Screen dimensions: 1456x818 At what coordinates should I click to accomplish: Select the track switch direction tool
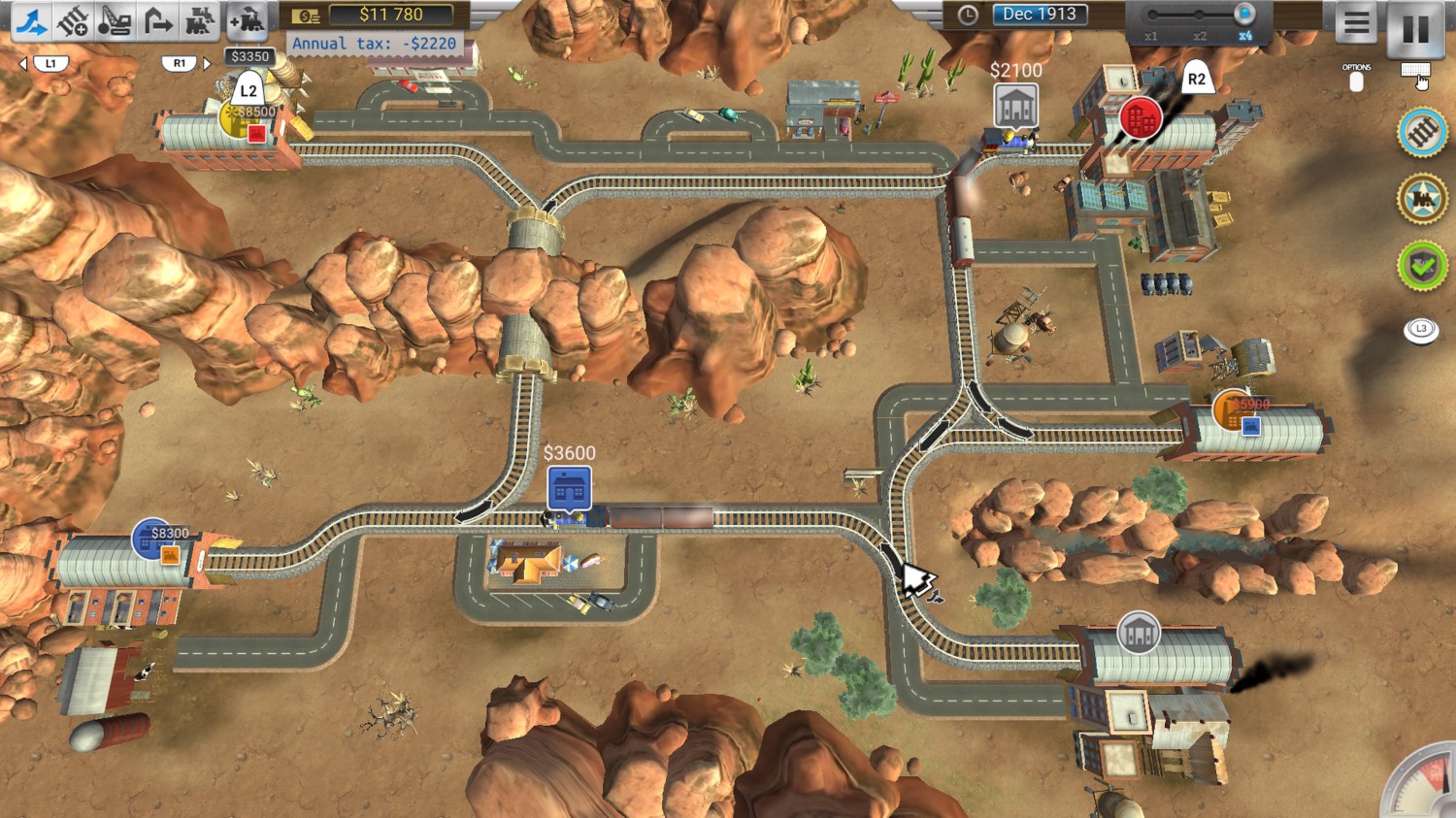coord(31,20)
